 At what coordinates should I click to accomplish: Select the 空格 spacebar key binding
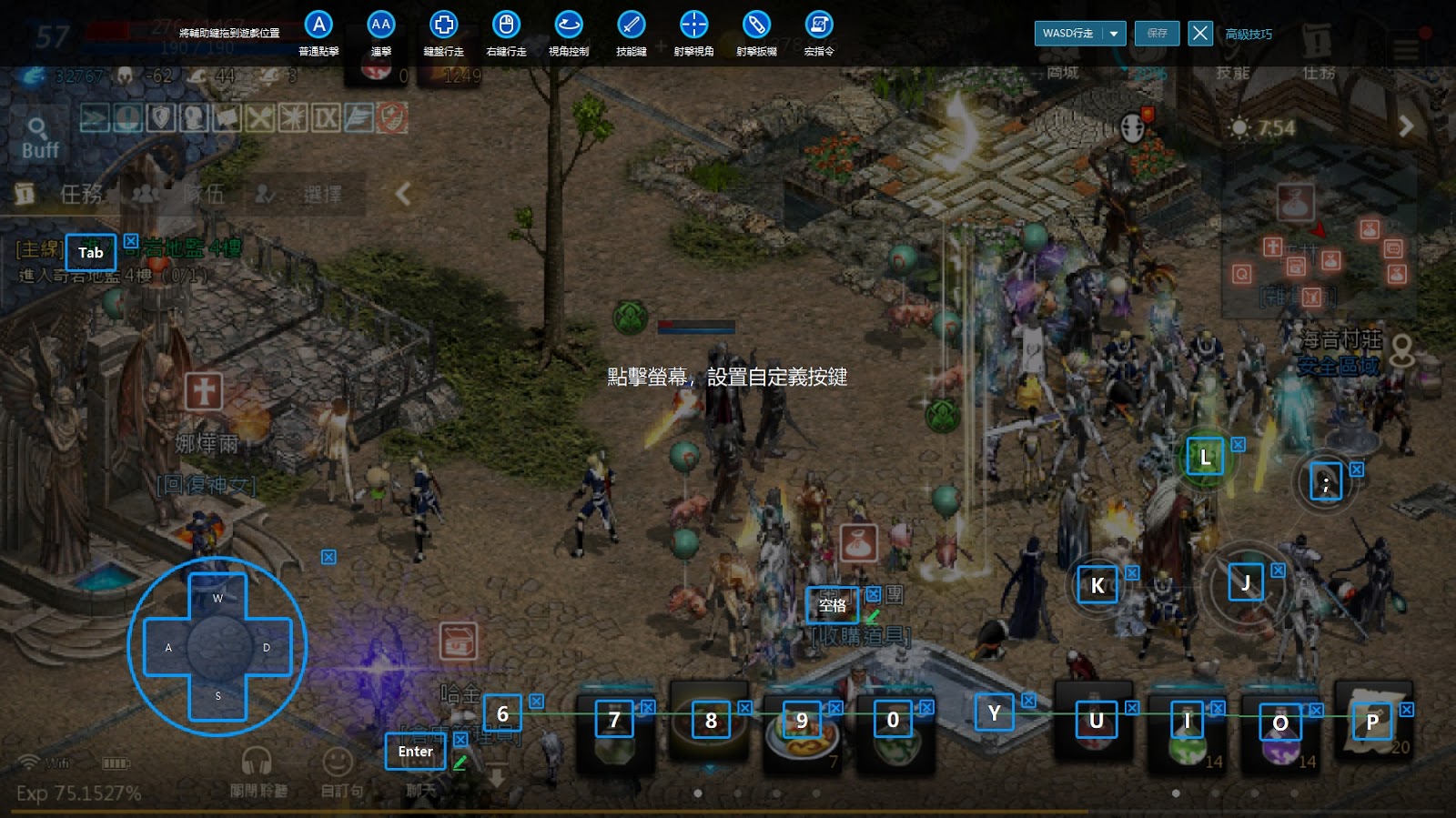[x=833, y=605]
